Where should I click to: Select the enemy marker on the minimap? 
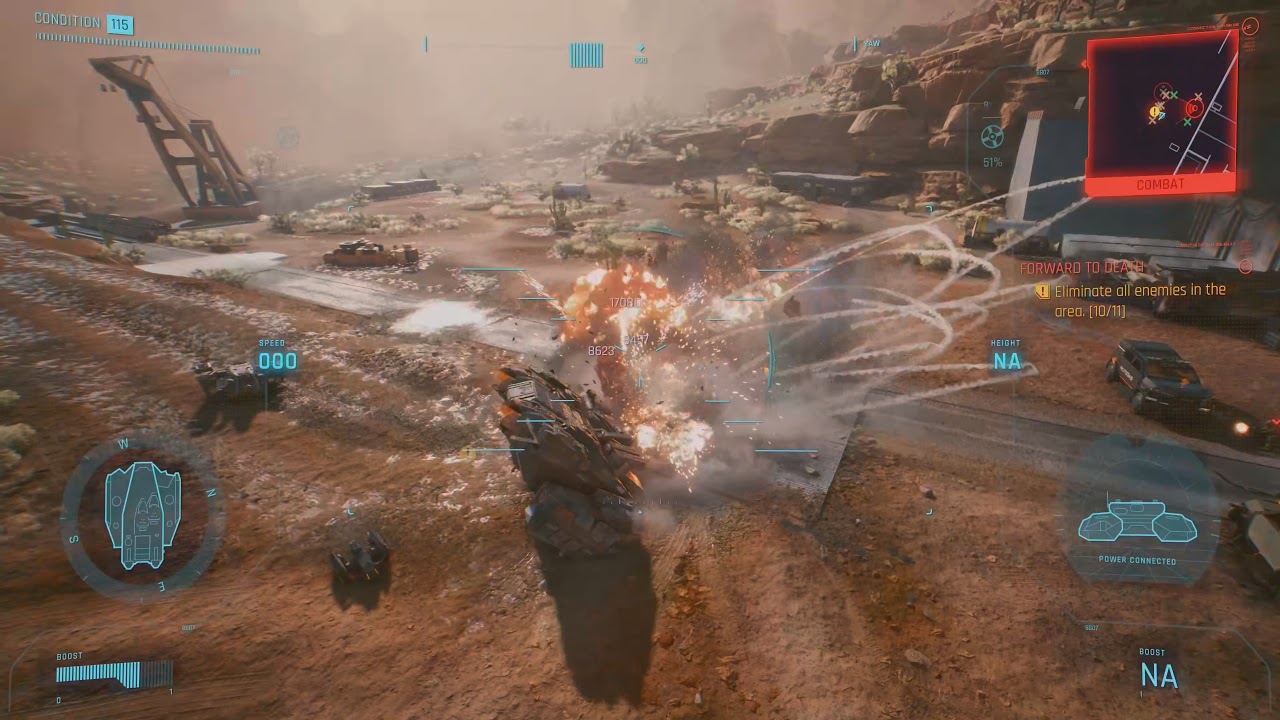coord(1194,108)
